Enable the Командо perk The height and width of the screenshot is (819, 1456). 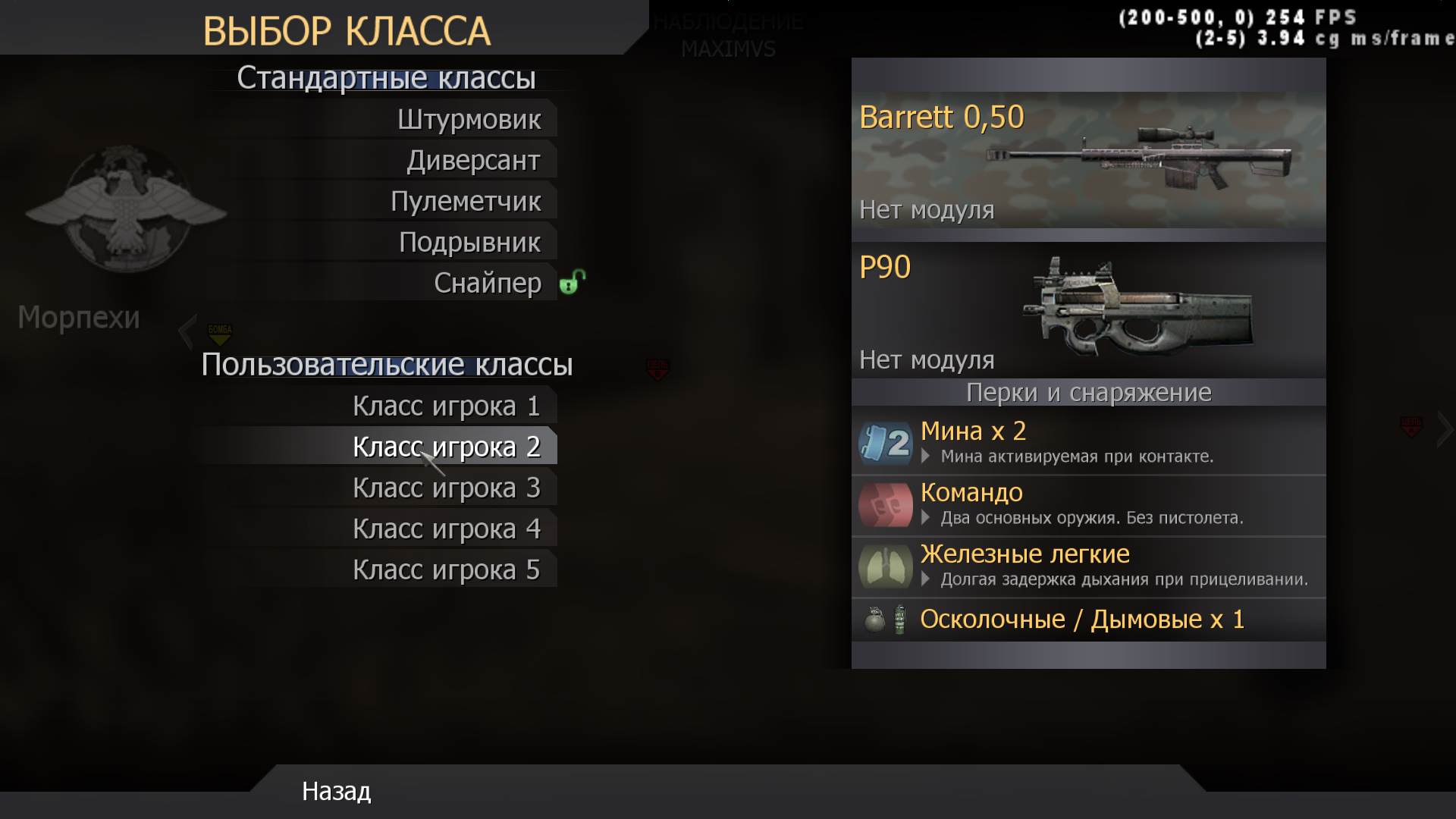click(971, 493)
